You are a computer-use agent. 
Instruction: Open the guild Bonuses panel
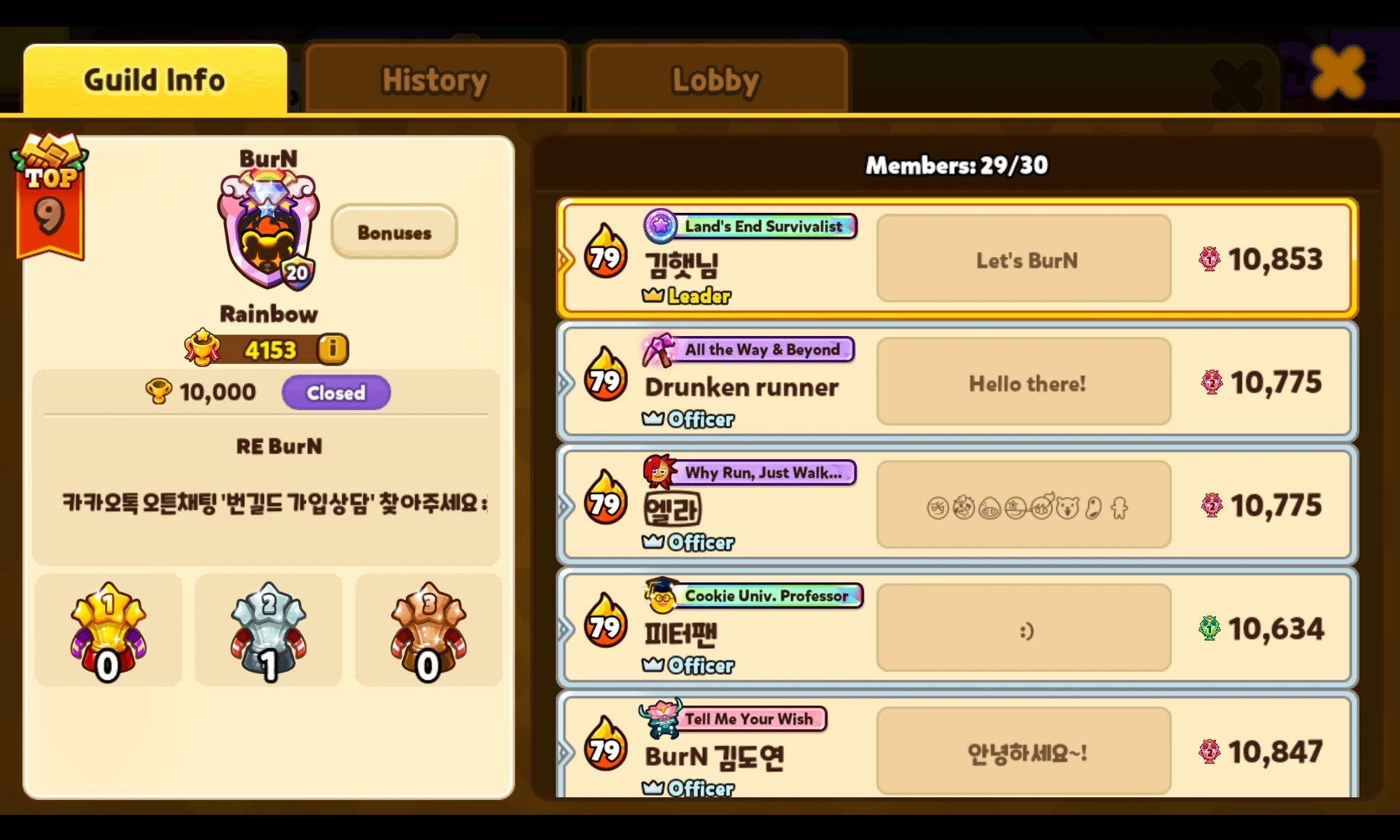[x=394, y=232]
